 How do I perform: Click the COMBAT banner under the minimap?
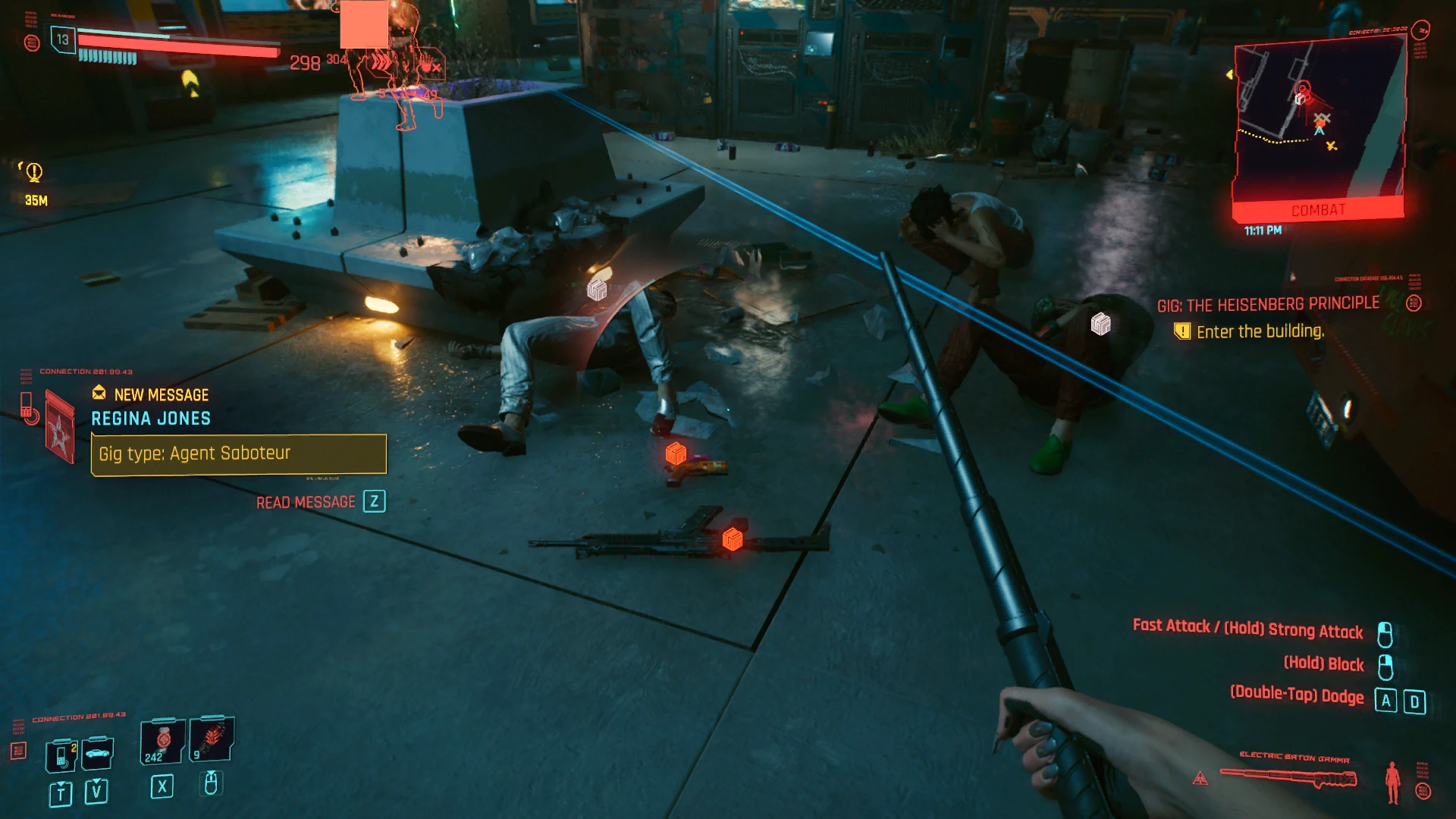coord(1319,210)
